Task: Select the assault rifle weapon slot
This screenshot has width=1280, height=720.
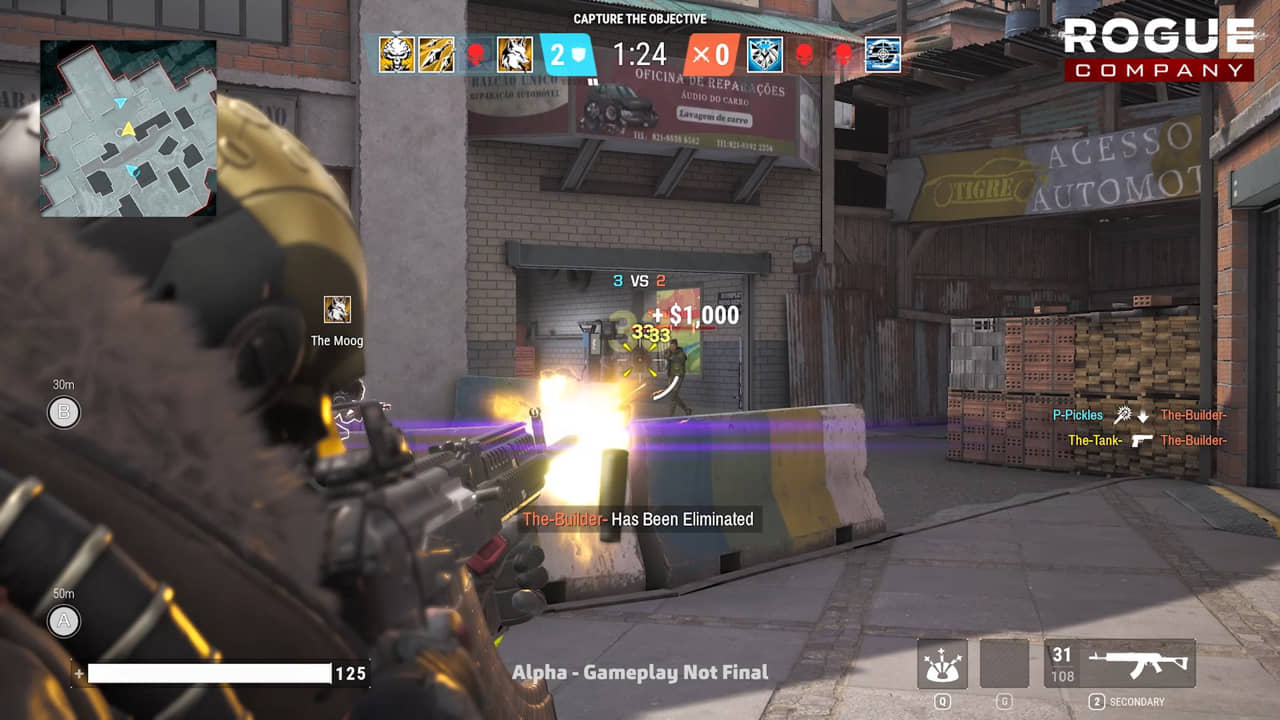Action: click(1120, 664)
